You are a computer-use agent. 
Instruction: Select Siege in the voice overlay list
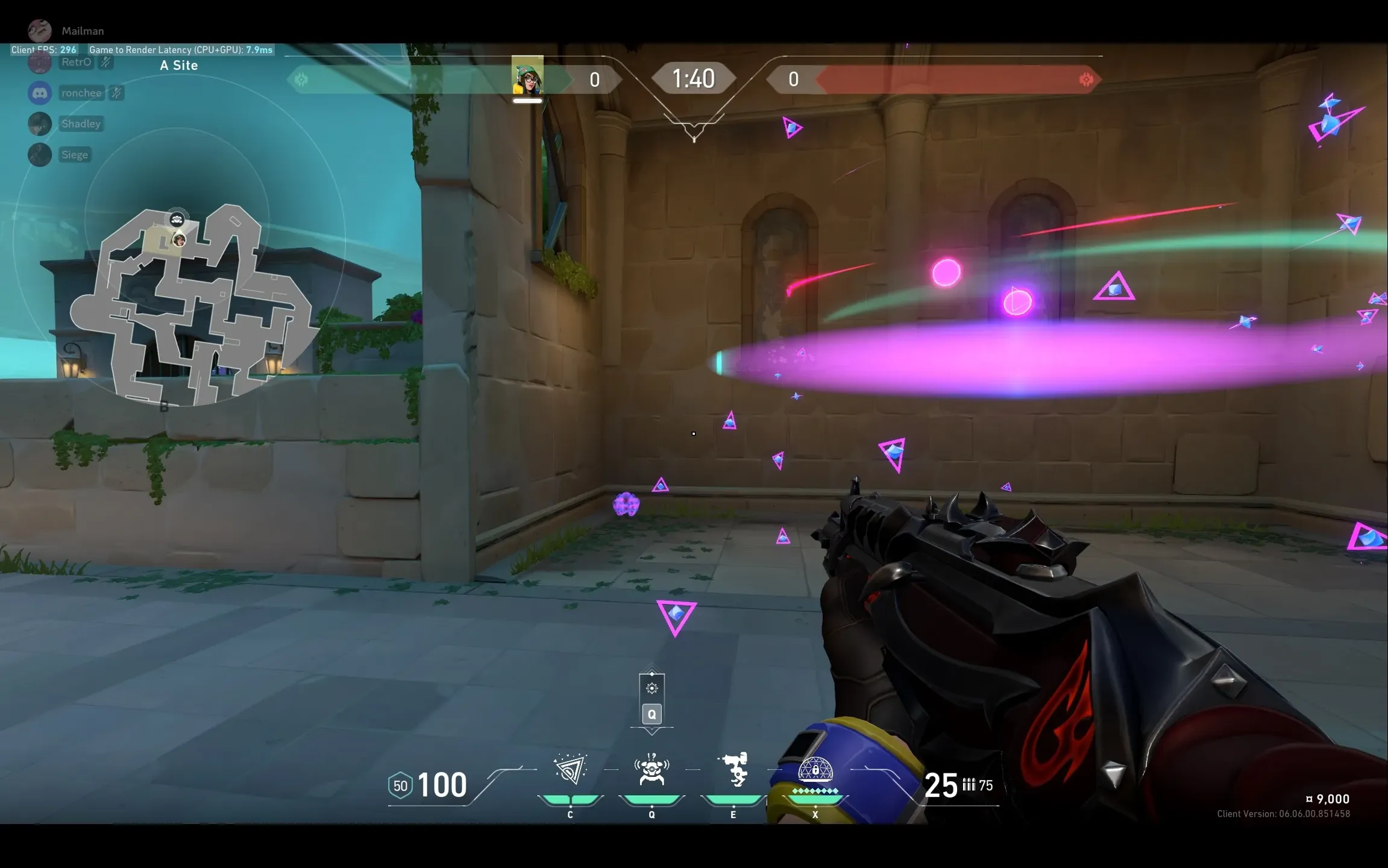[75, 155]
